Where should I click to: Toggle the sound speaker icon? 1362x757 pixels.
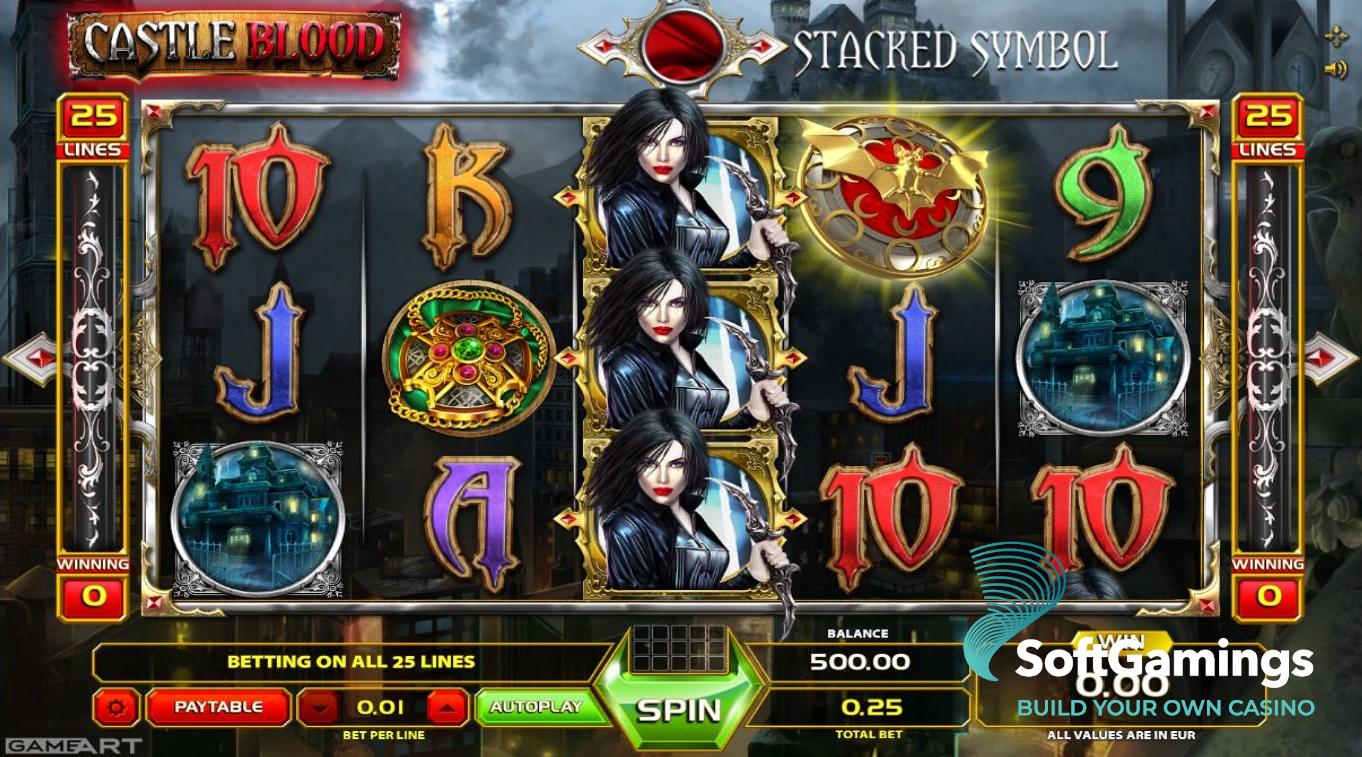(x=1334, y=69)
